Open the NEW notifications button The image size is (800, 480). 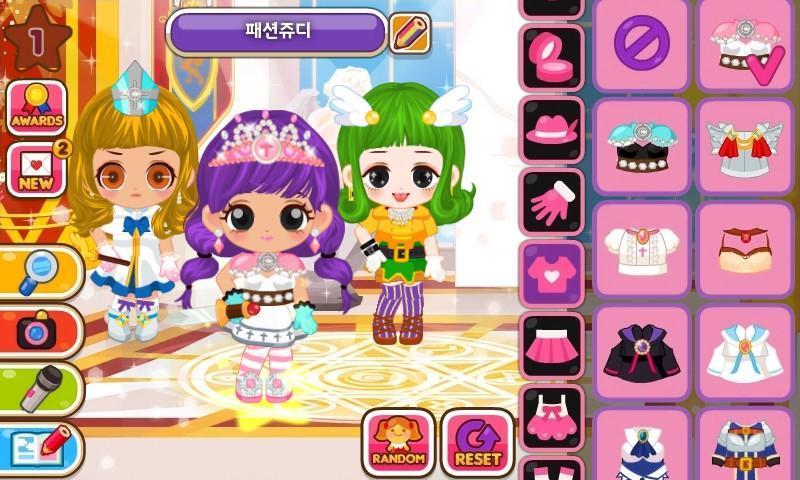coord(36,169)
